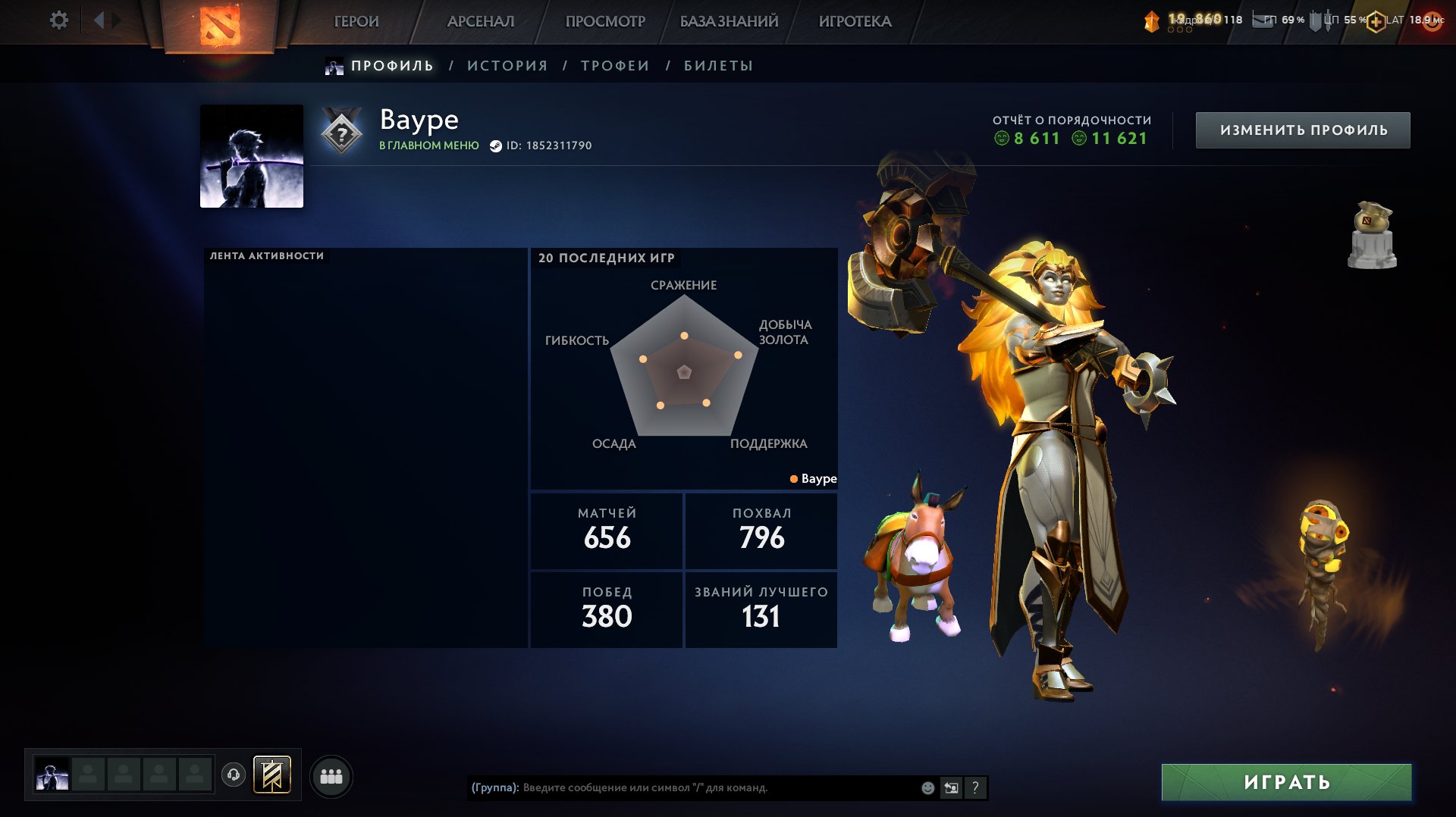Select the ИСТОРИЯ tab
Screen dimensions: 1456x817
pyautogui.click(x=505, y=66)
